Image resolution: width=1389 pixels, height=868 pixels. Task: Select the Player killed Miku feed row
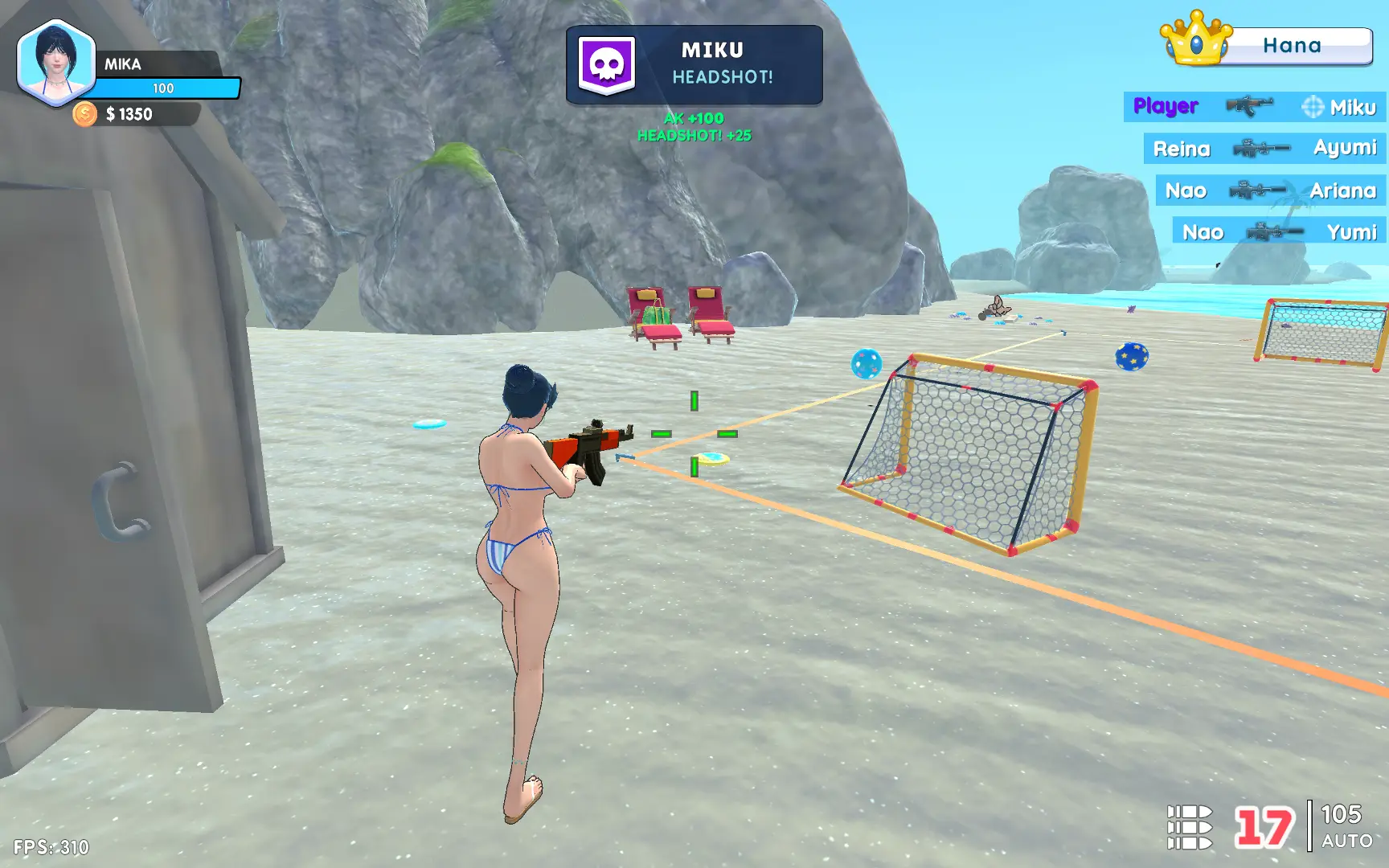click(1254, 107)
